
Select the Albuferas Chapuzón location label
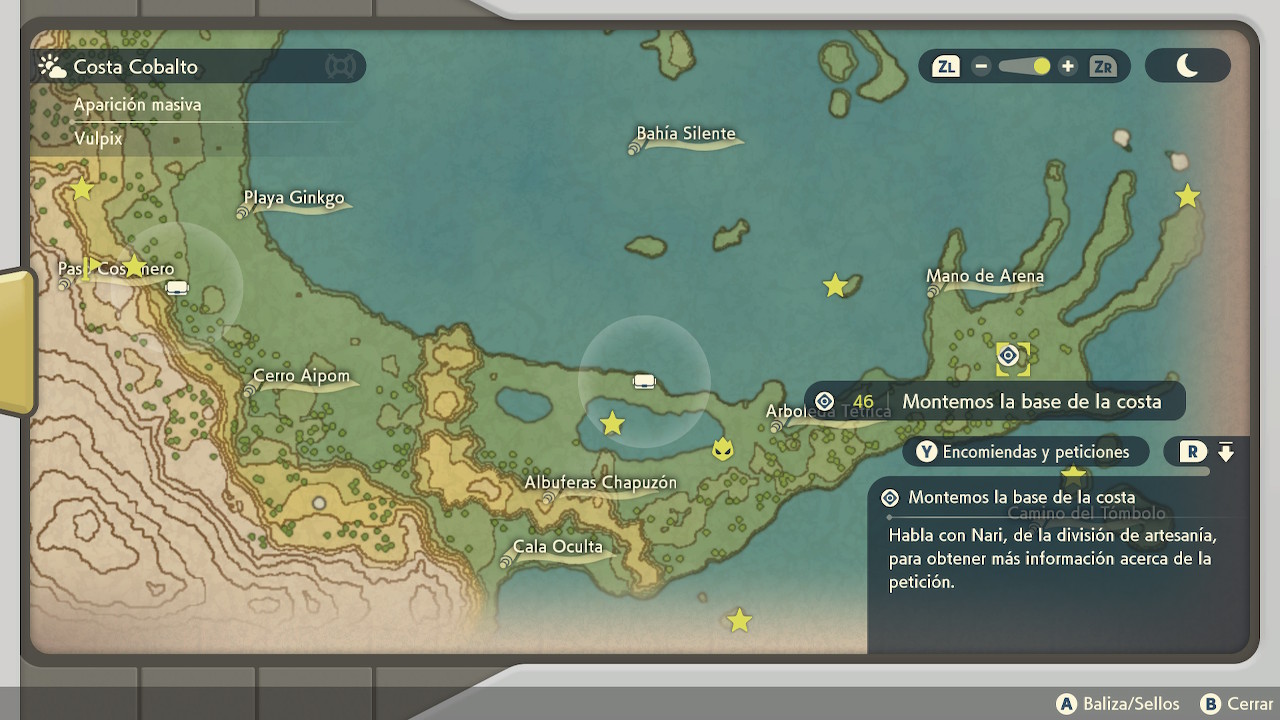[x=600, y=483]
